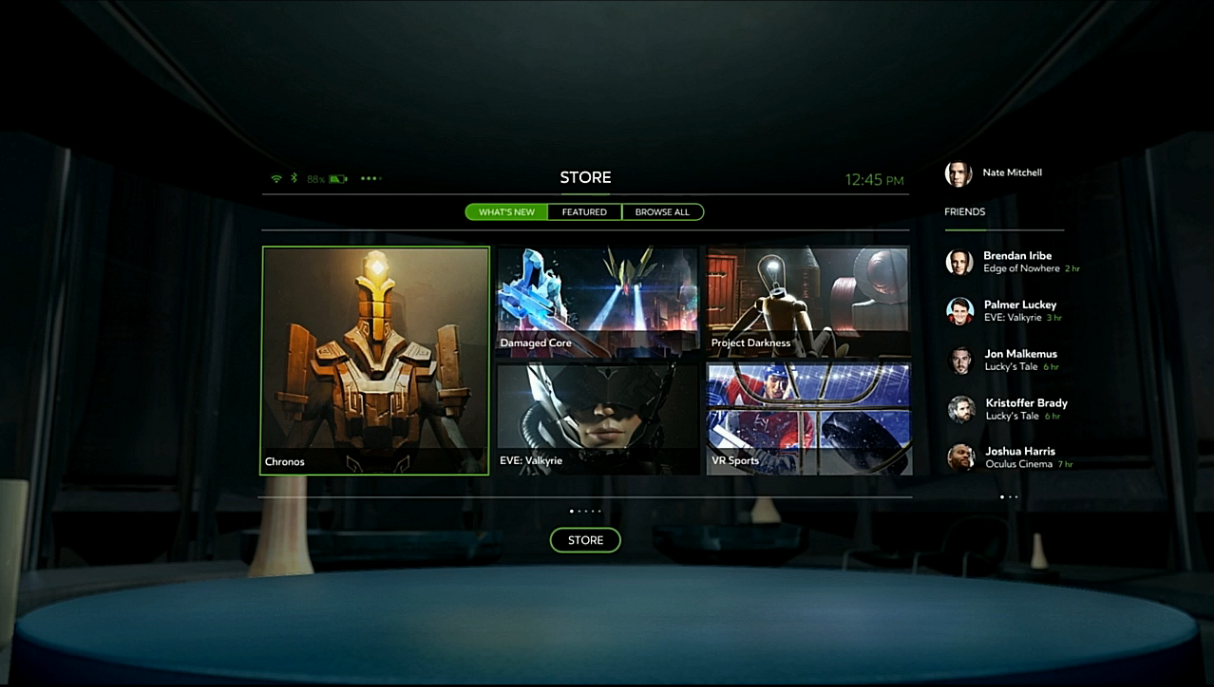Open EVE: Valkyrie store page

597,418
